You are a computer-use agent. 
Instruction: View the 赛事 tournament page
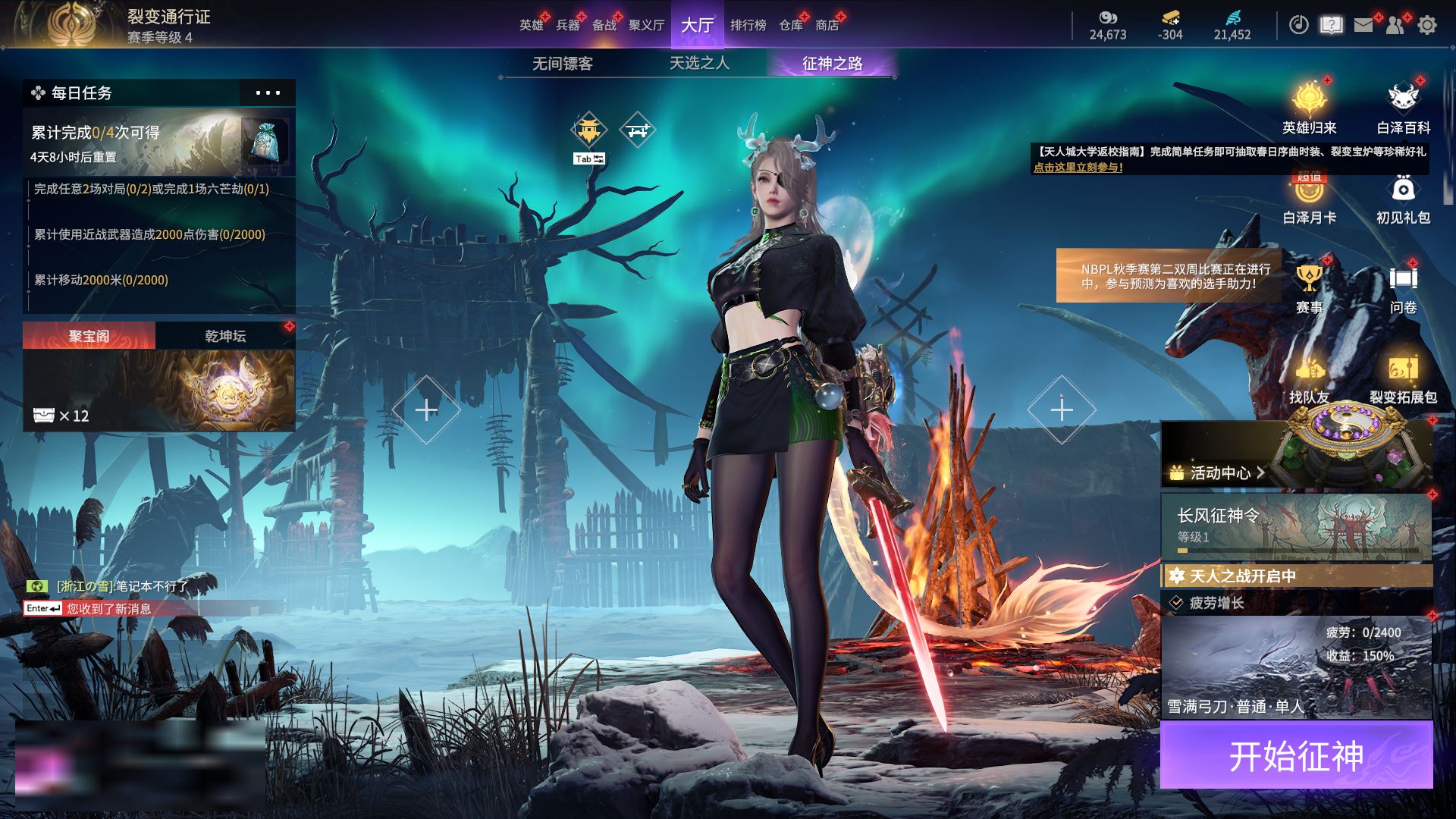(x=1309, y=288)
